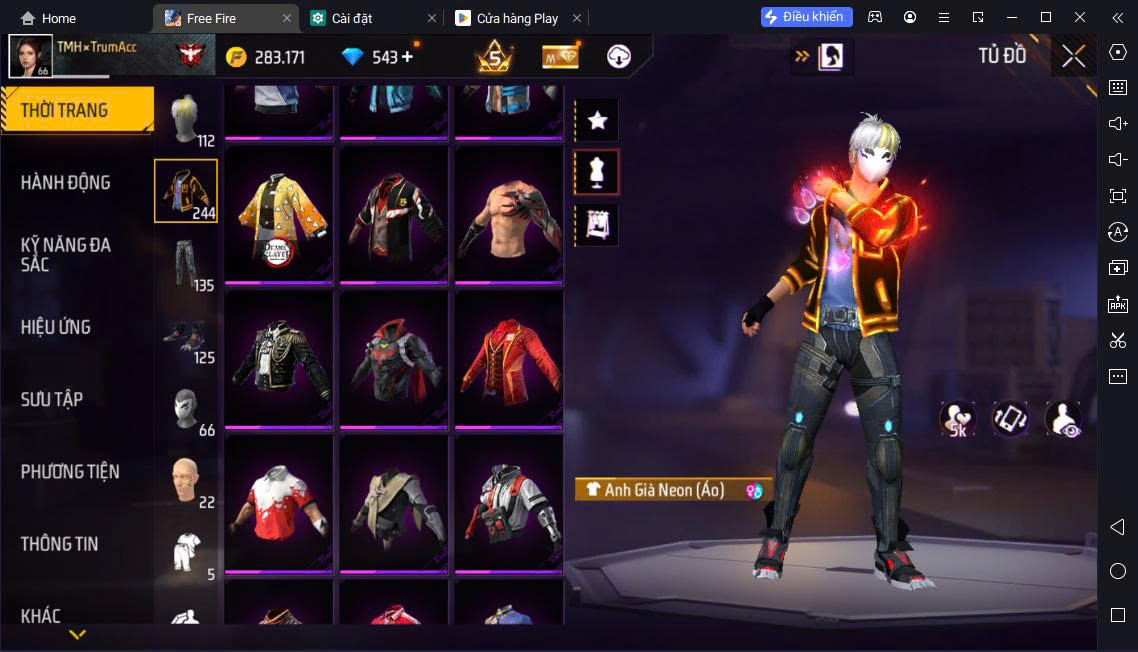
Task: Open the shoes category tab
Action: tap(186, 336)
